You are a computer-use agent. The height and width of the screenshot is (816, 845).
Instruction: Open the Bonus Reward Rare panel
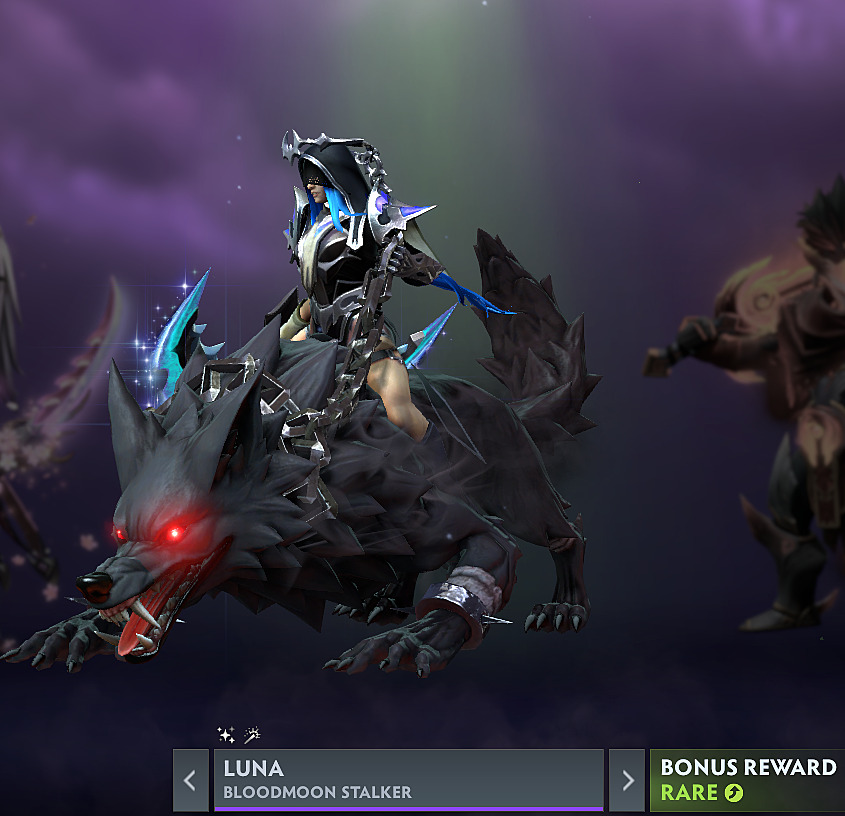[x=747, y=780]
